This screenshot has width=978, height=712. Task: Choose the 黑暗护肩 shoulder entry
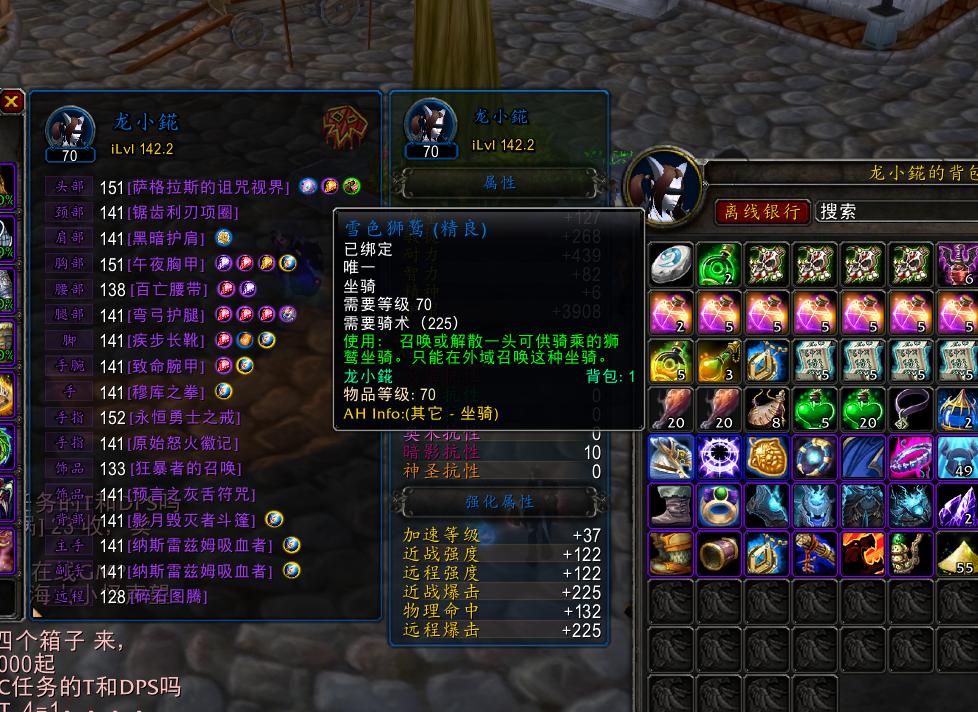pyautogui.click(x=168, y=238)
